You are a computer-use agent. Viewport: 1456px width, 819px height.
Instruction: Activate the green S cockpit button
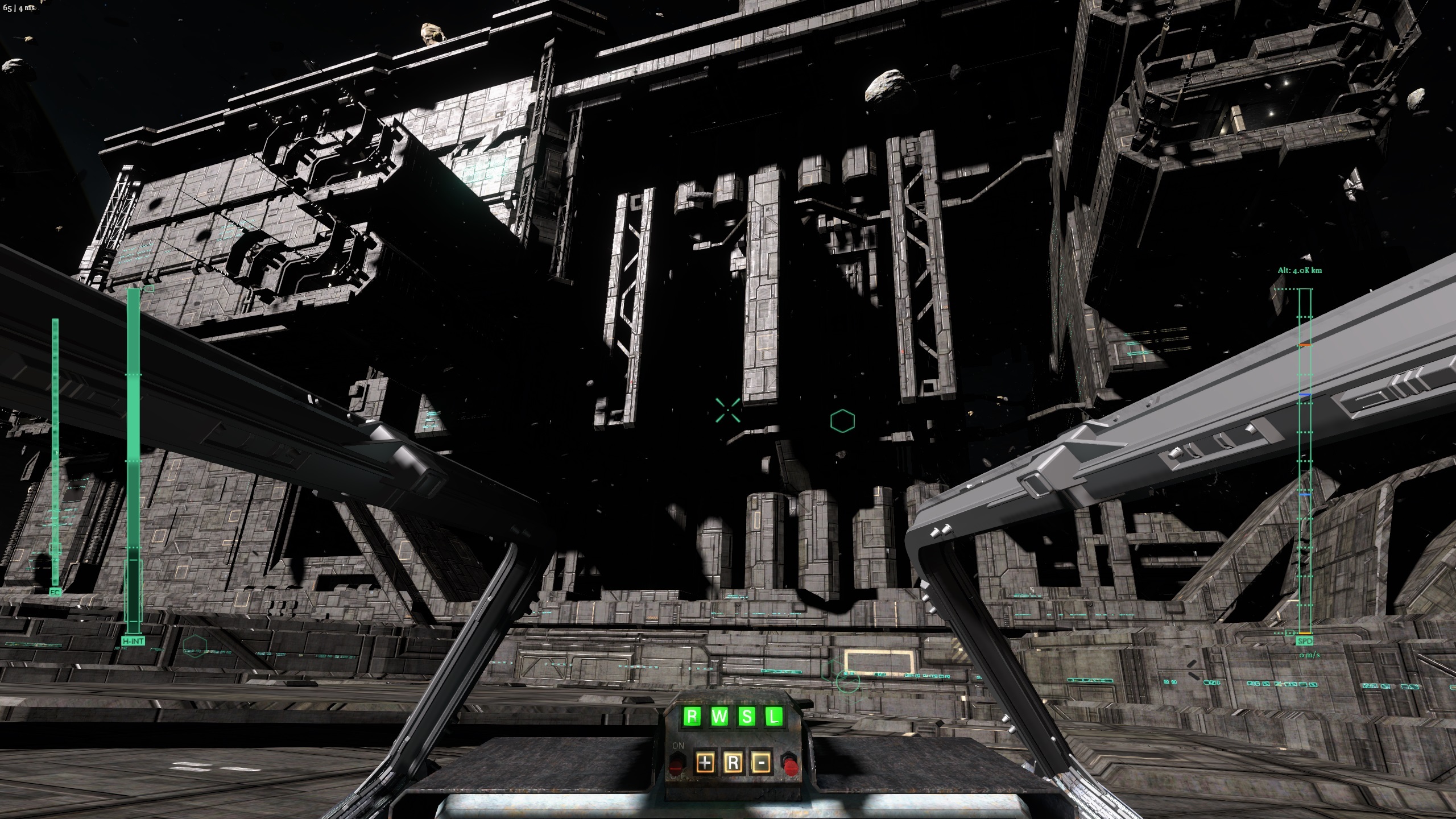[746, 715]
